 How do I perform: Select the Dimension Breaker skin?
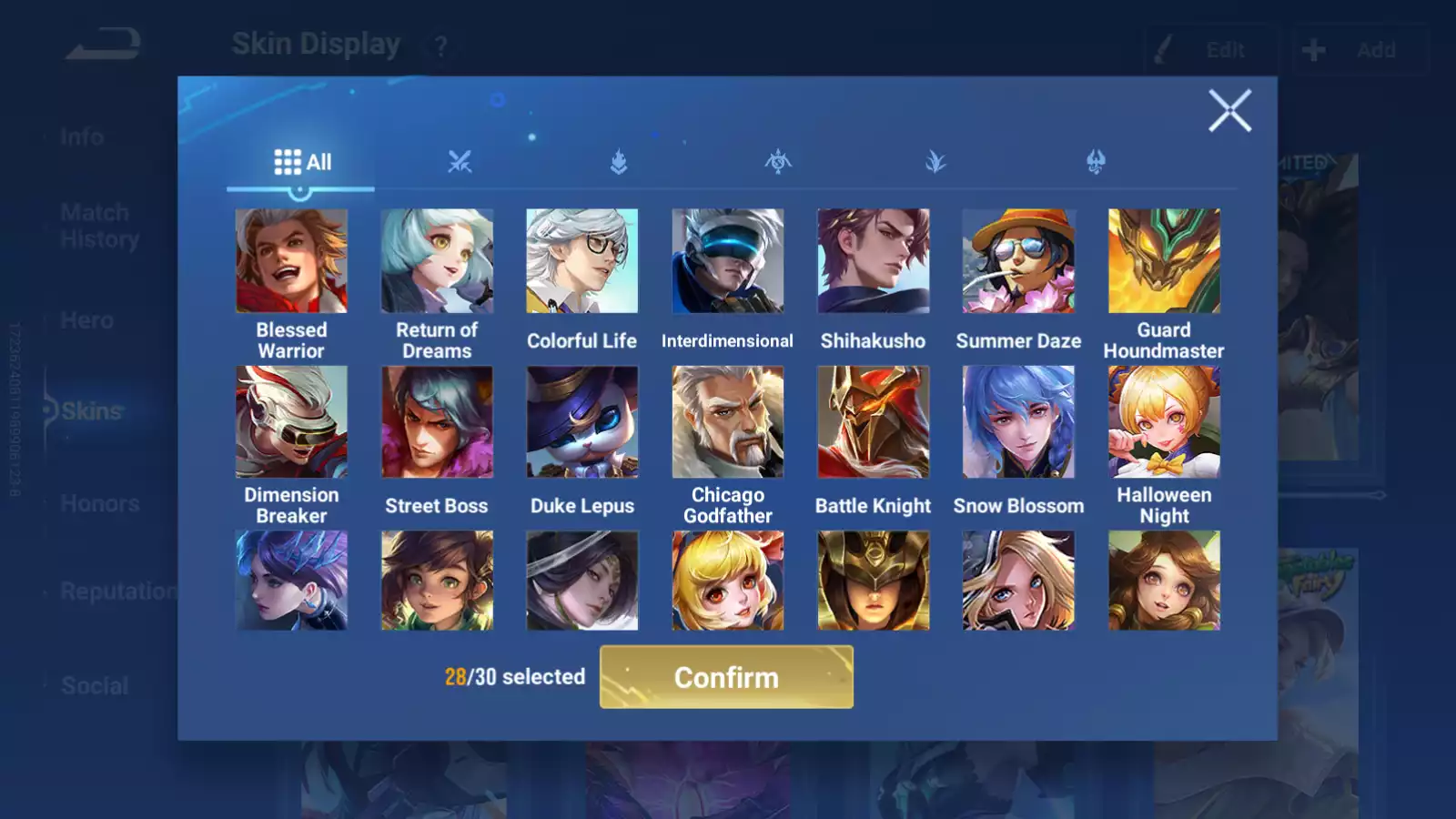[x=291, y=422]
